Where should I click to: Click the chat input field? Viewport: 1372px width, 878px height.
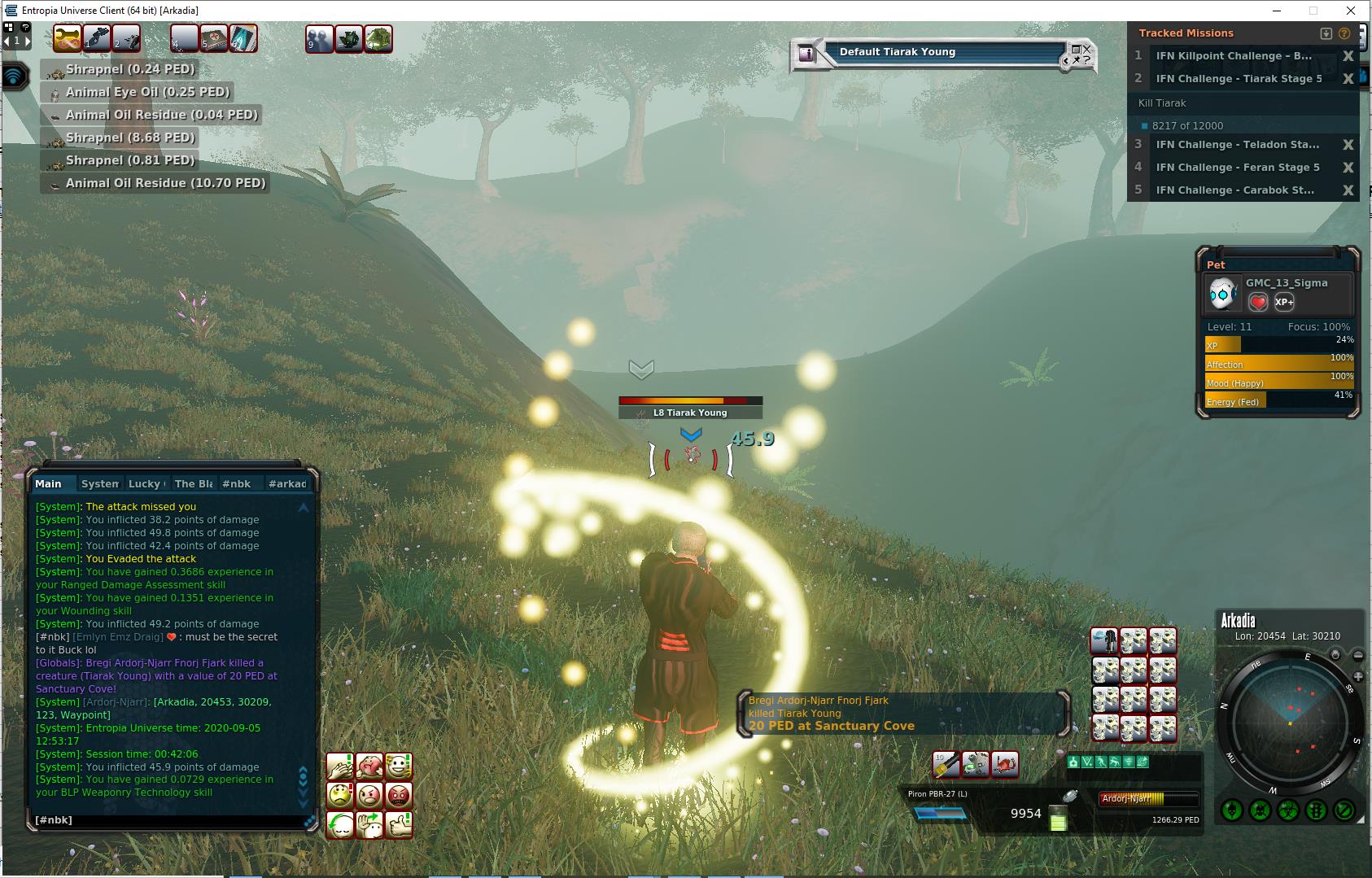coord(163,820)
